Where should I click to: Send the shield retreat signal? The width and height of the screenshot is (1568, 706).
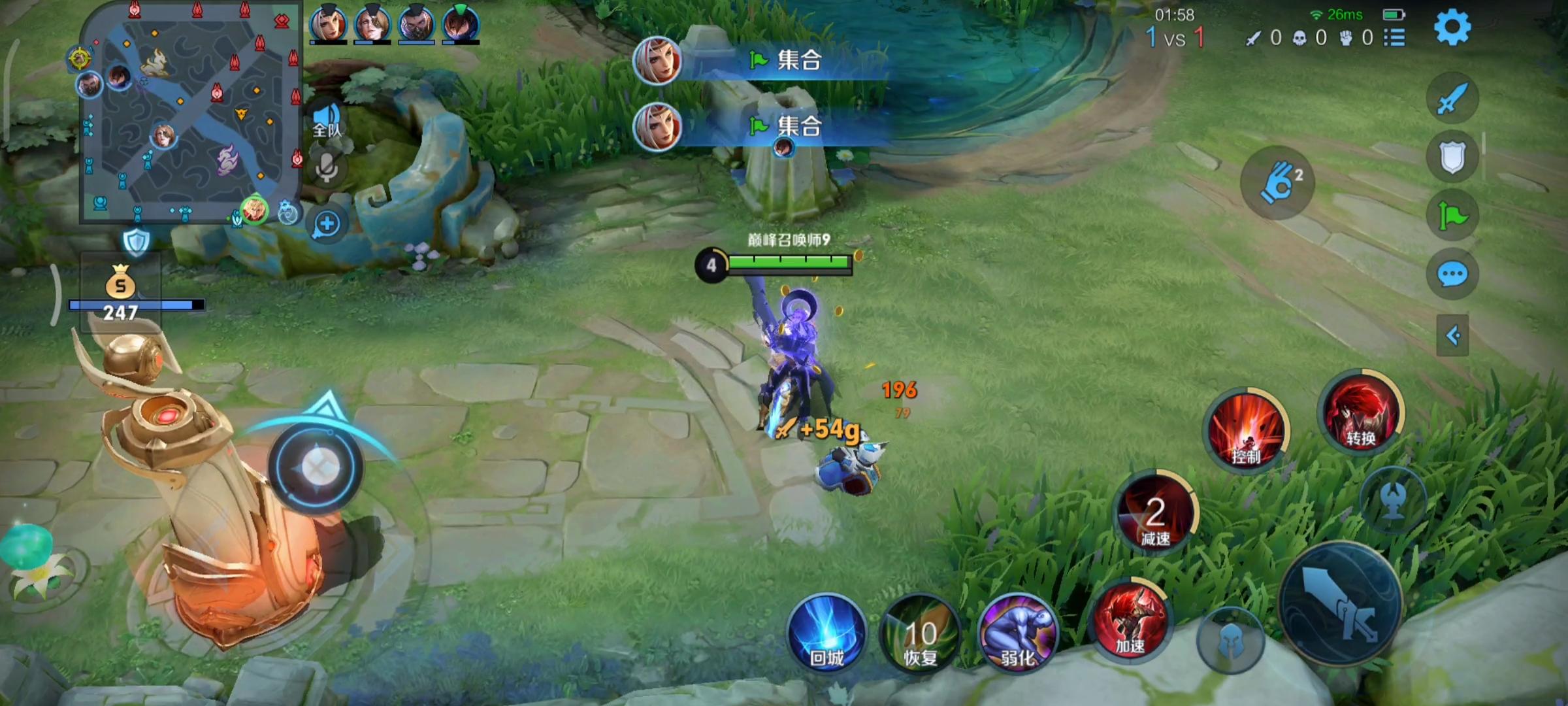(x=1452, y=157)
